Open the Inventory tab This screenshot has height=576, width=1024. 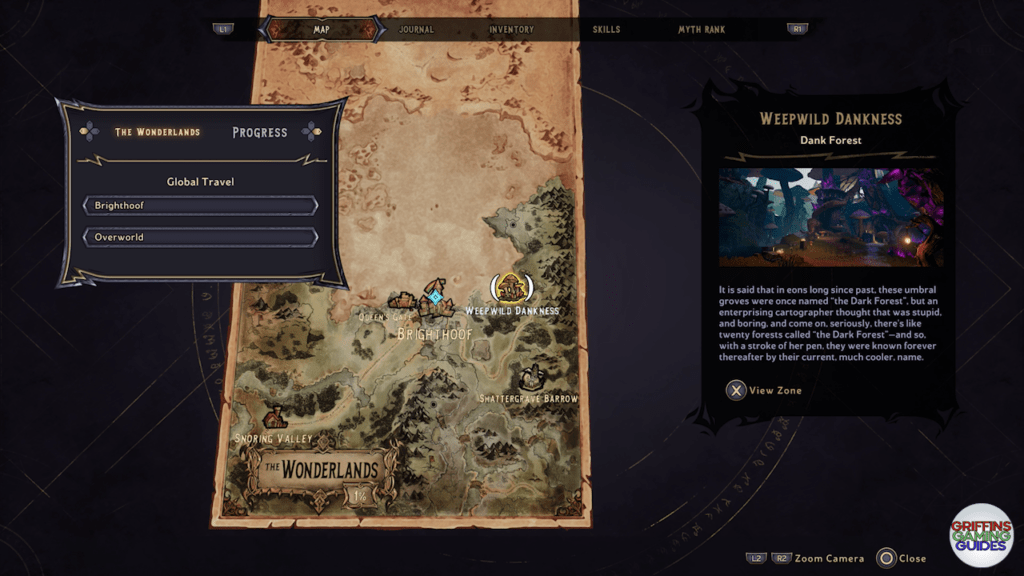coord(511,30)
